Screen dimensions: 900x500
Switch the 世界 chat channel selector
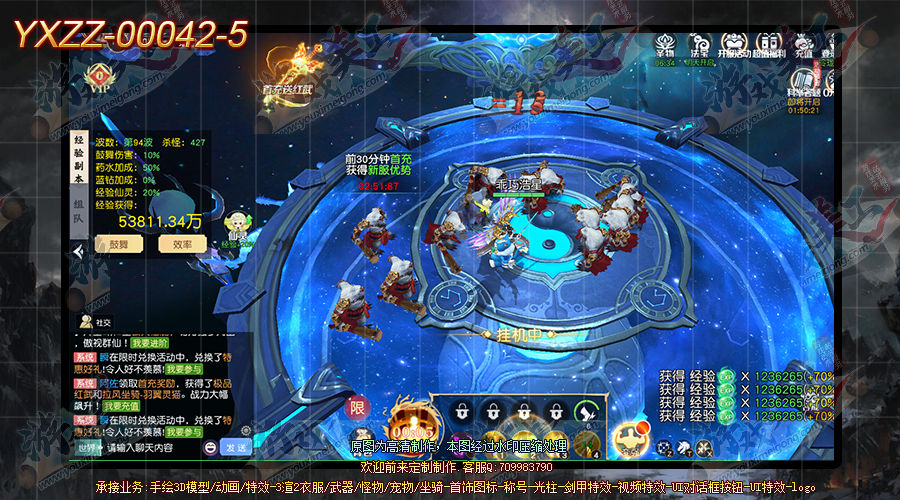[87, 449]
